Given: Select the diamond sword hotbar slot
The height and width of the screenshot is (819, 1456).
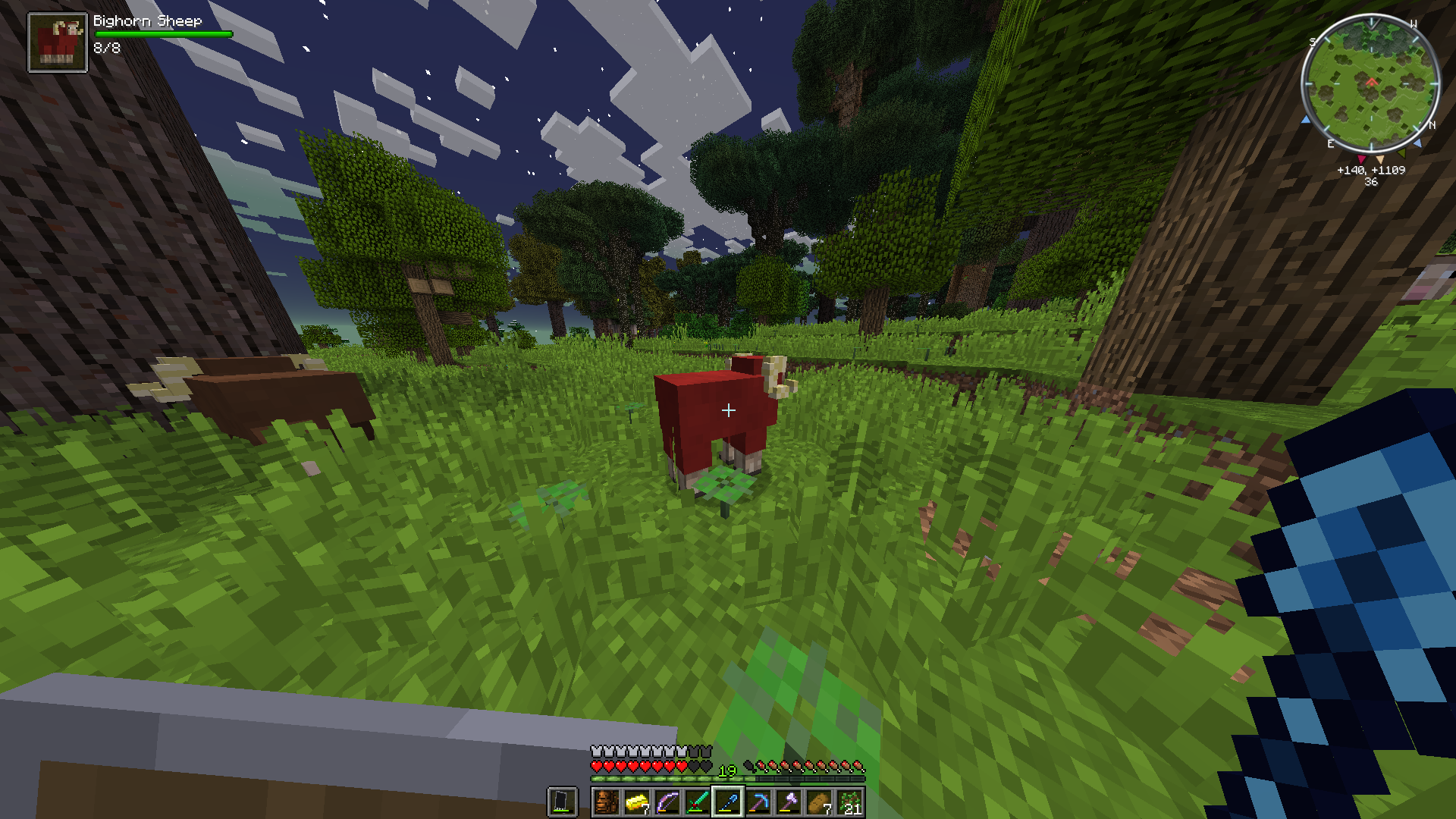Looking at the screenshot, I should pyautogui.click(x=698, y=802).
